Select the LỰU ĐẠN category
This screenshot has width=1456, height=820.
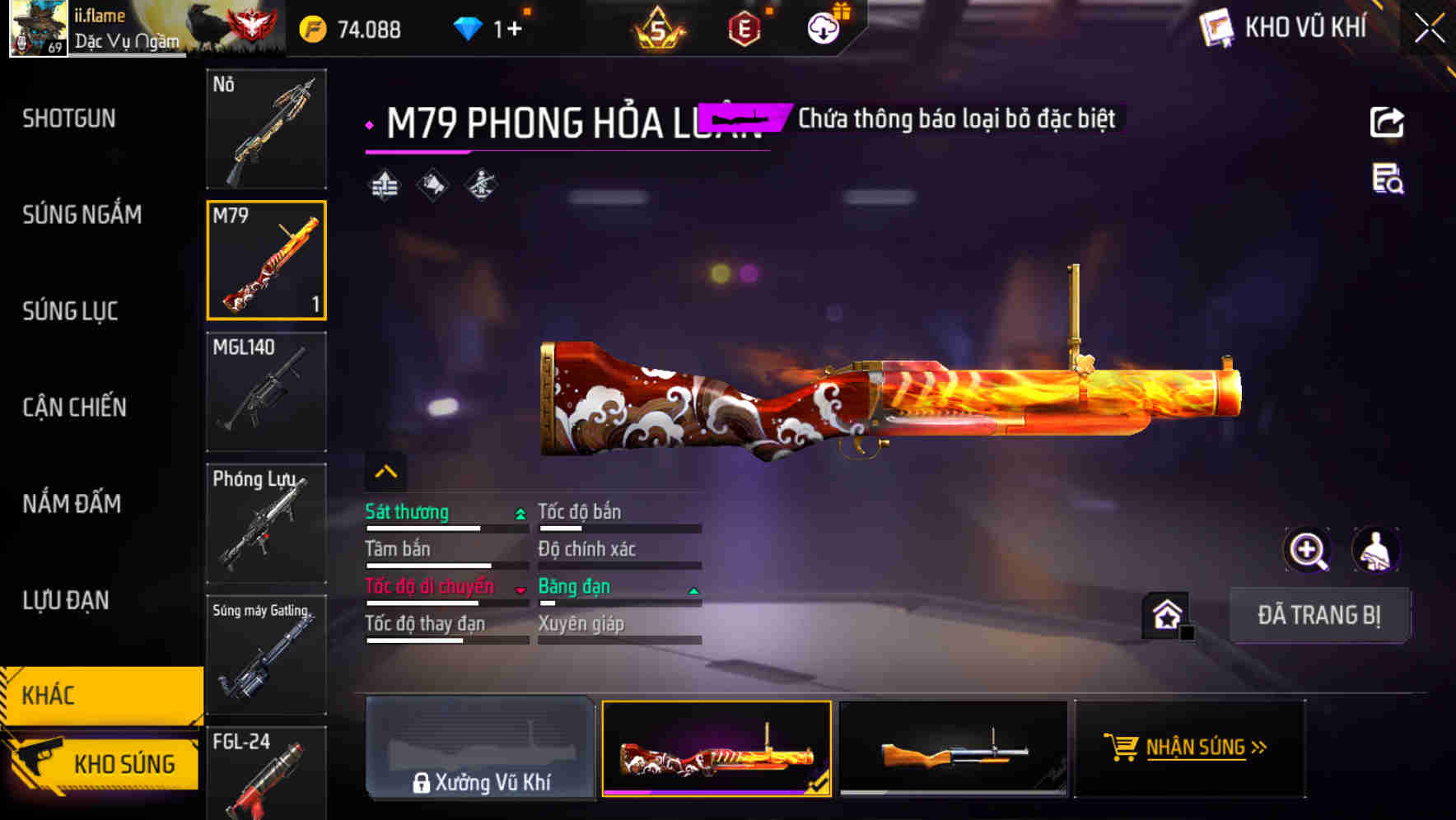(x=67, y=601)
